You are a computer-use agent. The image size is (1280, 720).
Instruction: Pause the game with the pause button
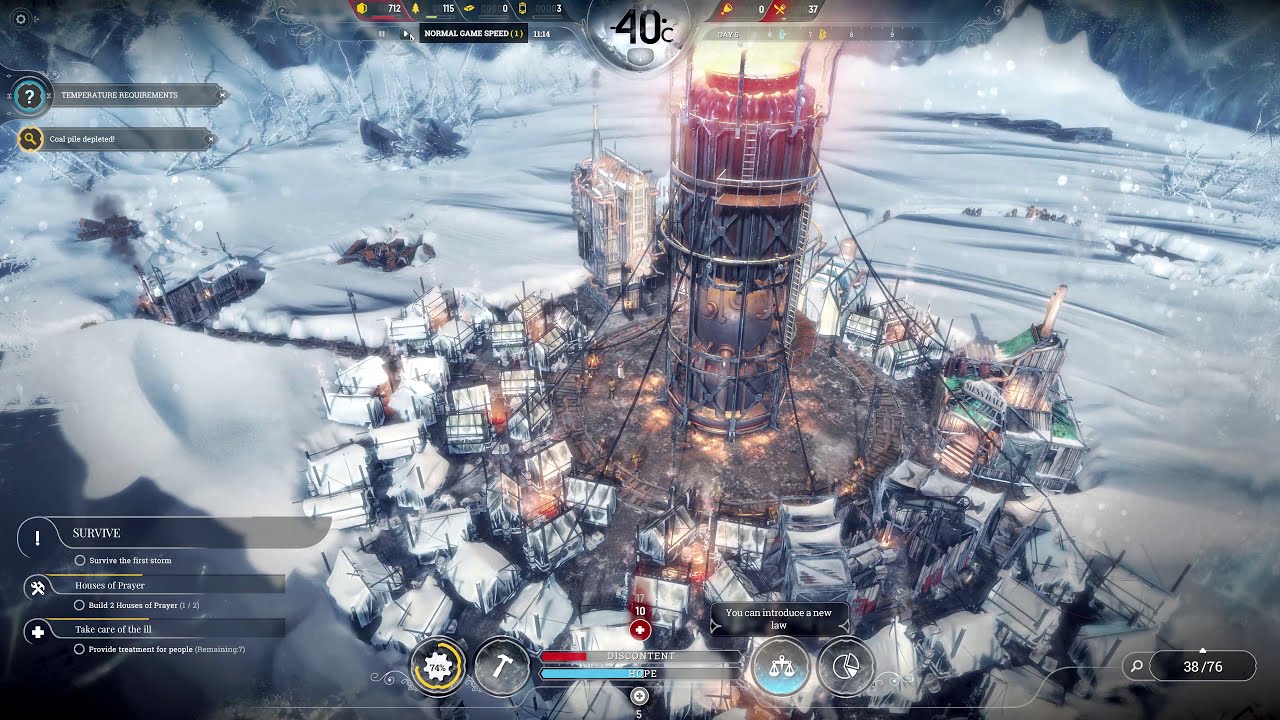coord(382,33)
